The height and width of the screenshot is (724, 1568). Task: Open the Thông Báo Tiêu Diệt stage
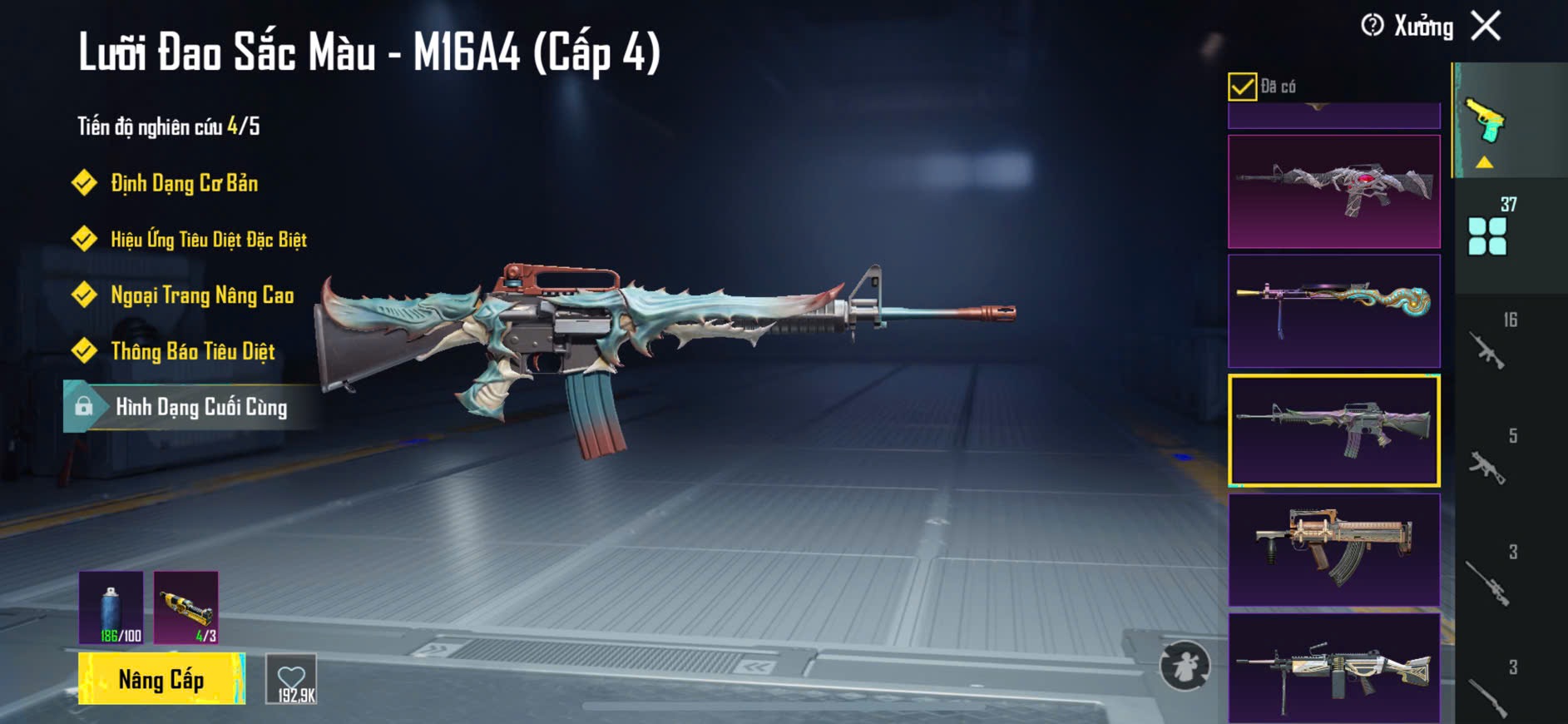click(192, 351)
